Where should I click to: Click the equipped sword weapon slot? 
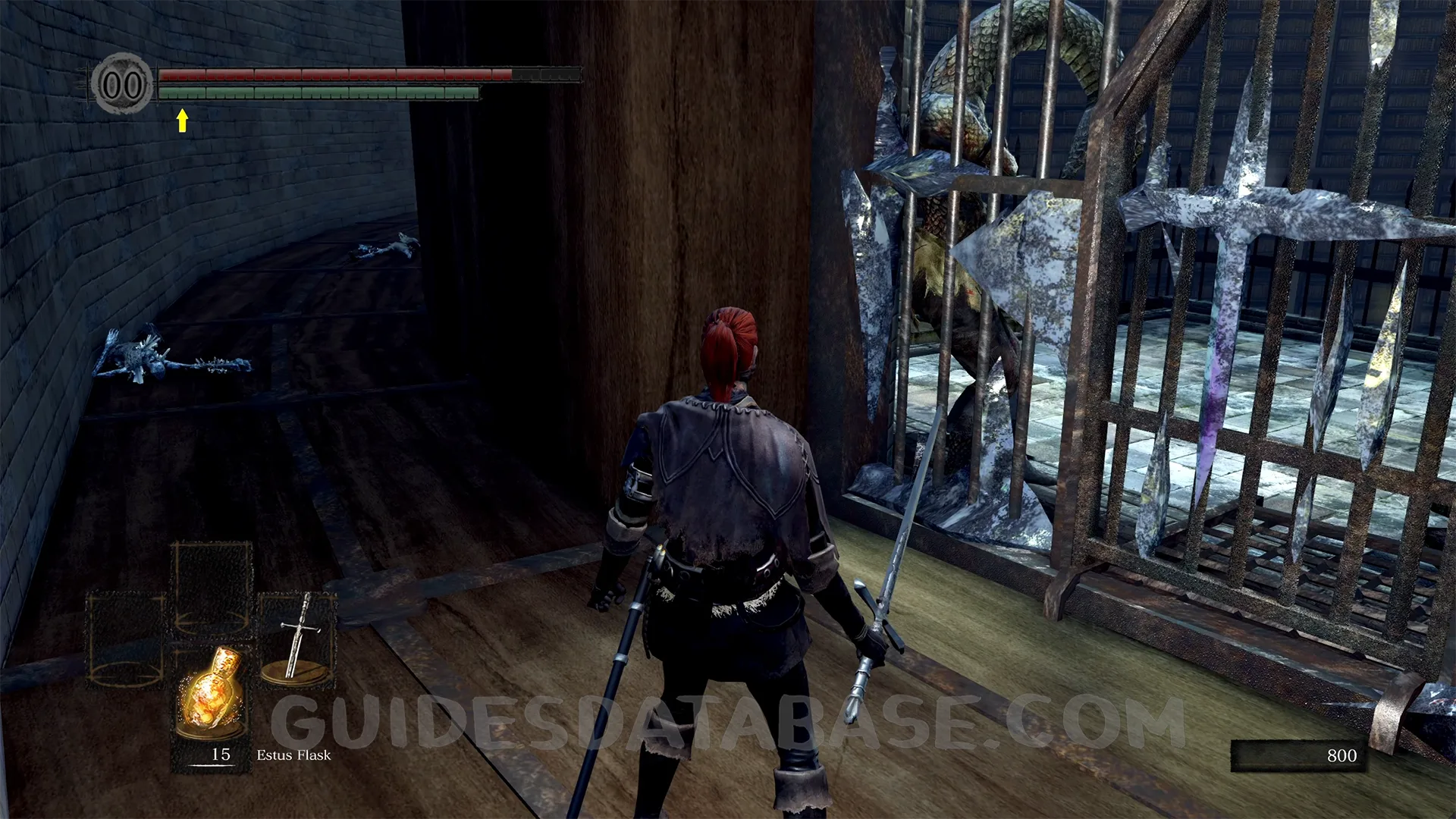pyautogui.click(x=297, y=637)
